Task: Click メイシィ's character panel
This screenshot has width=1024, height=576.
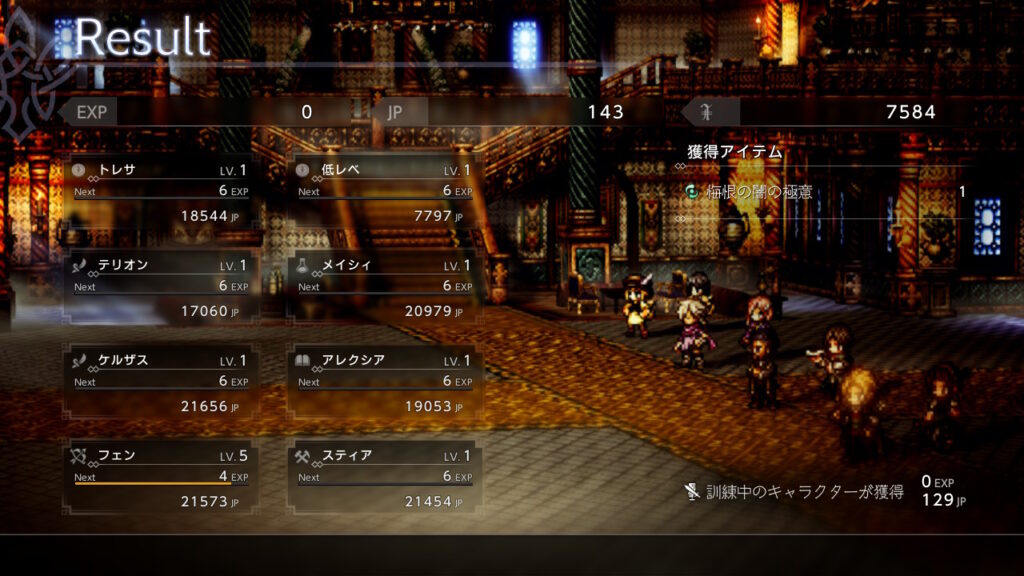Action: 384,287
